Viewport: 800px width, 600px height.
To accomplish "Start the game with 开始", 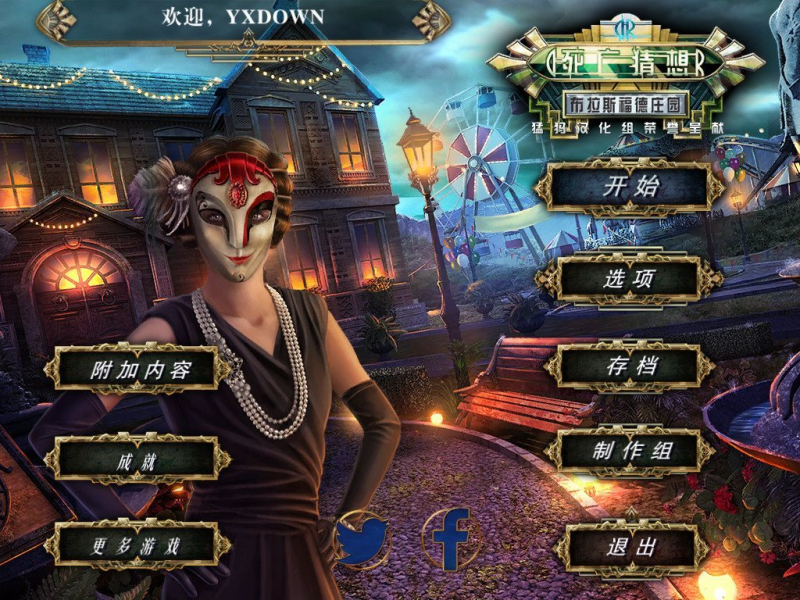I will tap(630, 186).
